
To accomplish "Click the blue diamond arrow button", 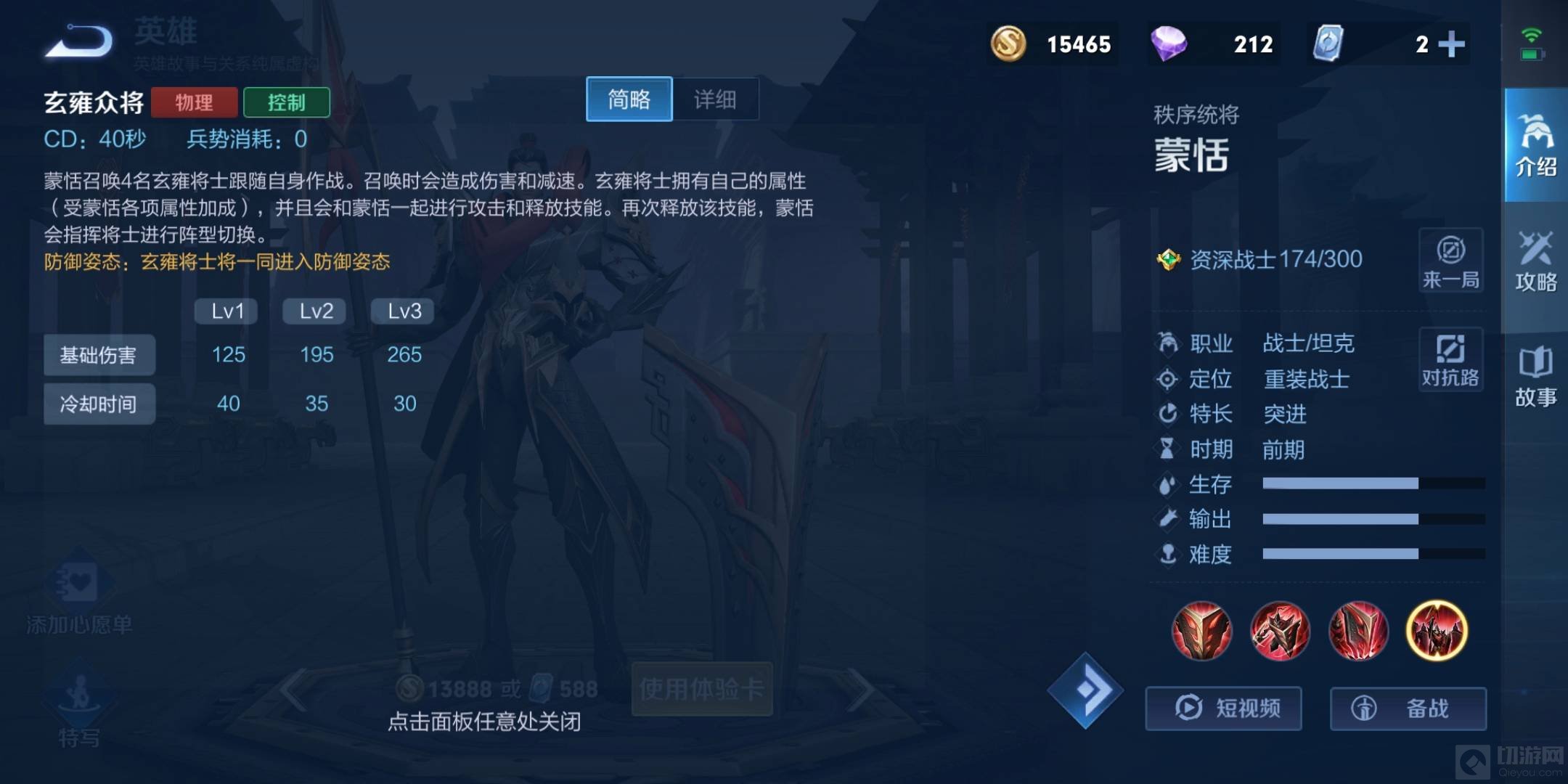I will pyautogui.click(x=1085, y=690).
